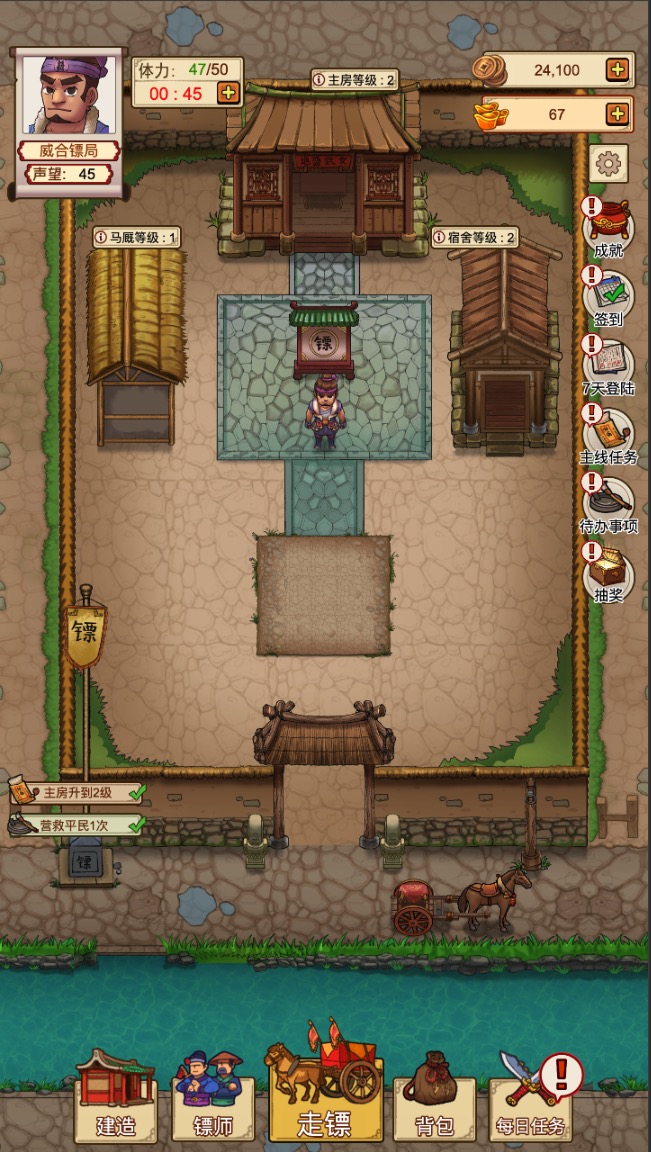Open the 成就 achievements icon

click(608, 228)
